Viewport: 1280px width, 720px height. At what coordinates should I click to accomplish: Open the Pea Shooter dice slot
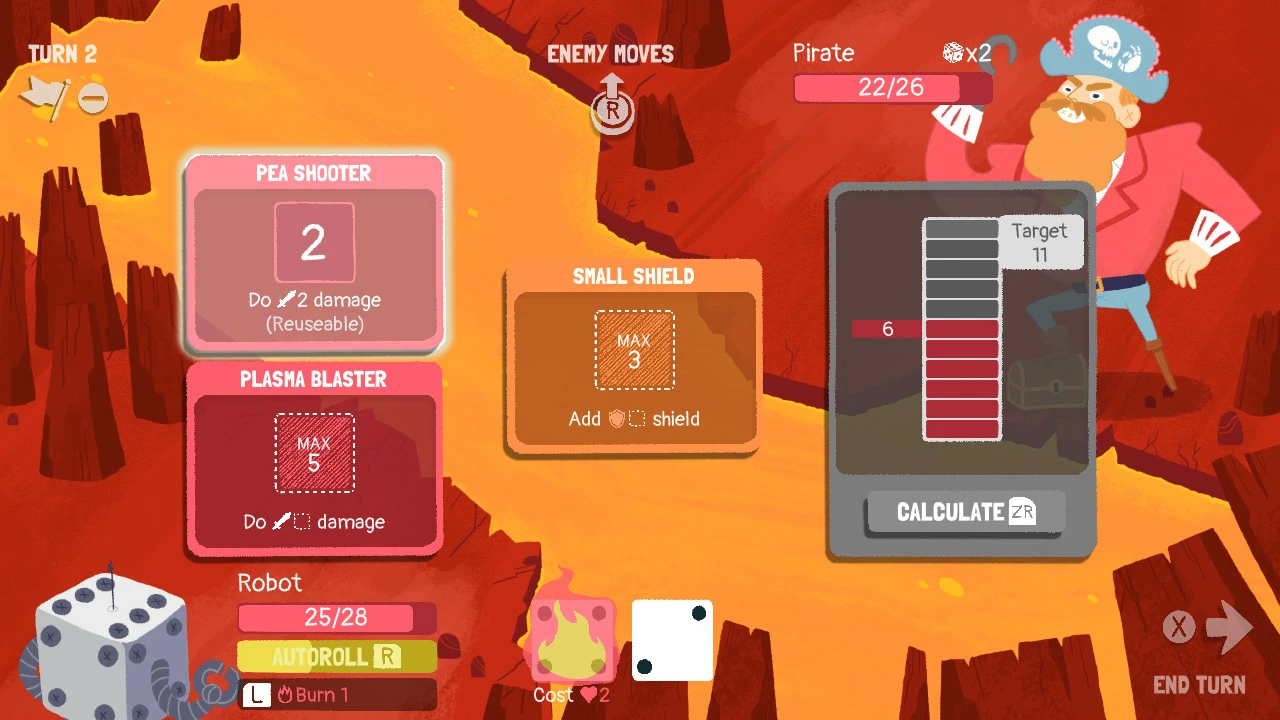point(315,241)
